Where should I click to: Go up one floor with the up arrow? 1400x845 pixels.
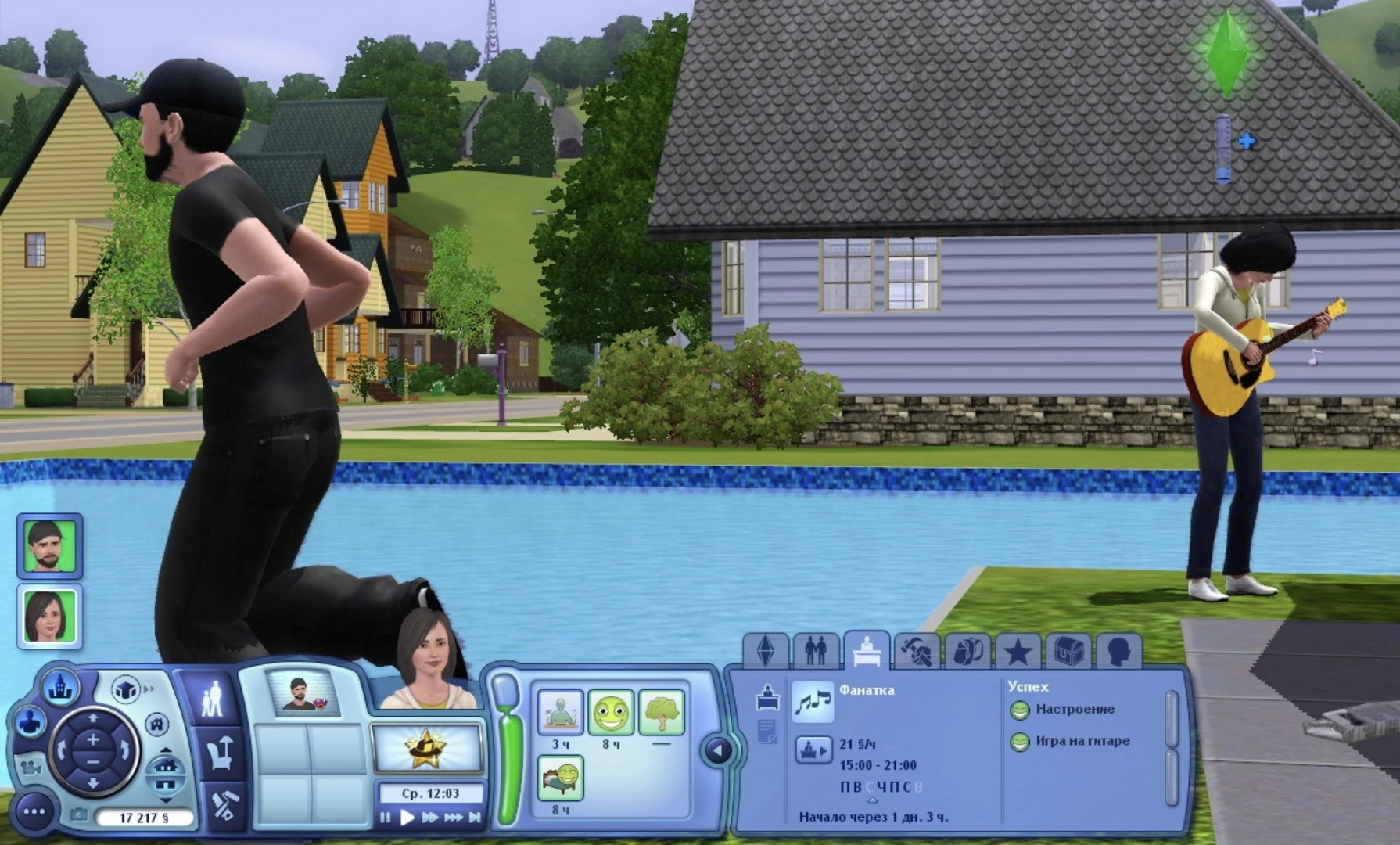pos(166,750)
